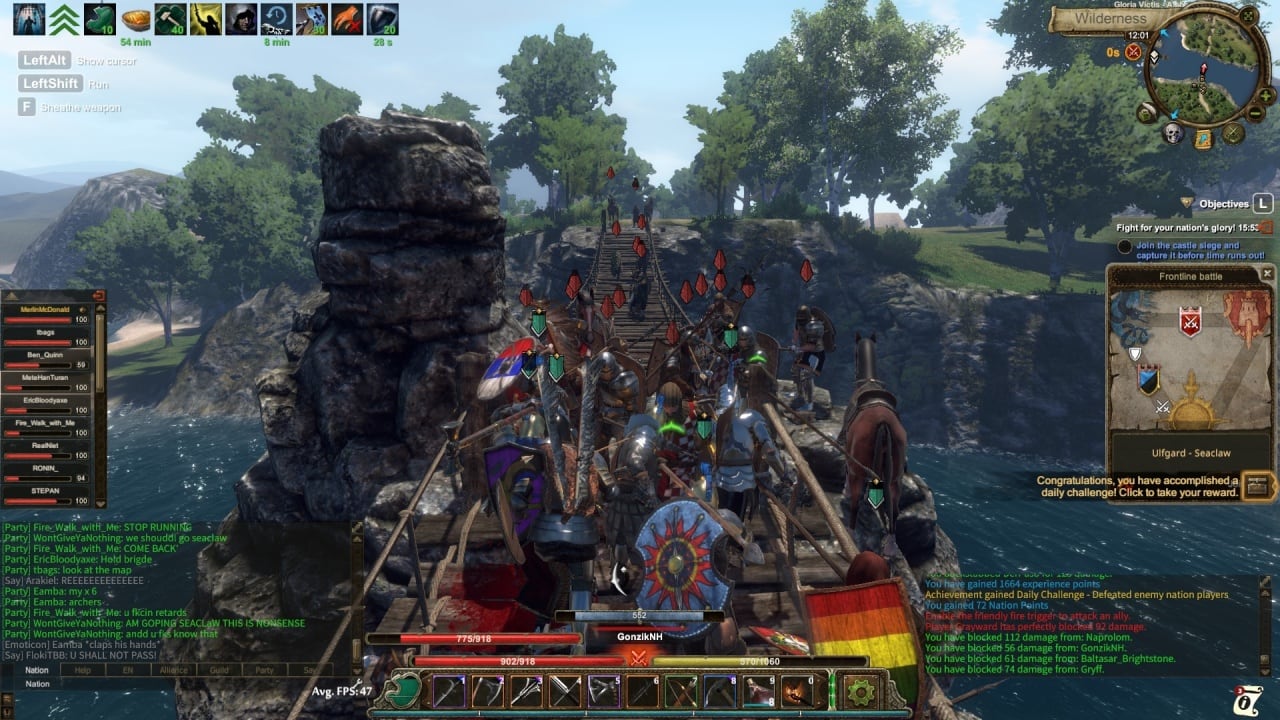Image resolution: width=1280 pixels, height=720 pixels.
Task: Switch chat to the Alliance tab
Action: [173, 670]
